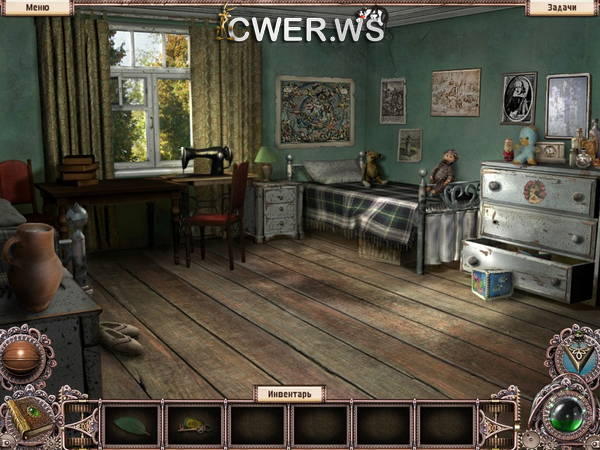The height and width of the screenshot is (450, 600).
Task: Open the Меню button
Action: 35,7
